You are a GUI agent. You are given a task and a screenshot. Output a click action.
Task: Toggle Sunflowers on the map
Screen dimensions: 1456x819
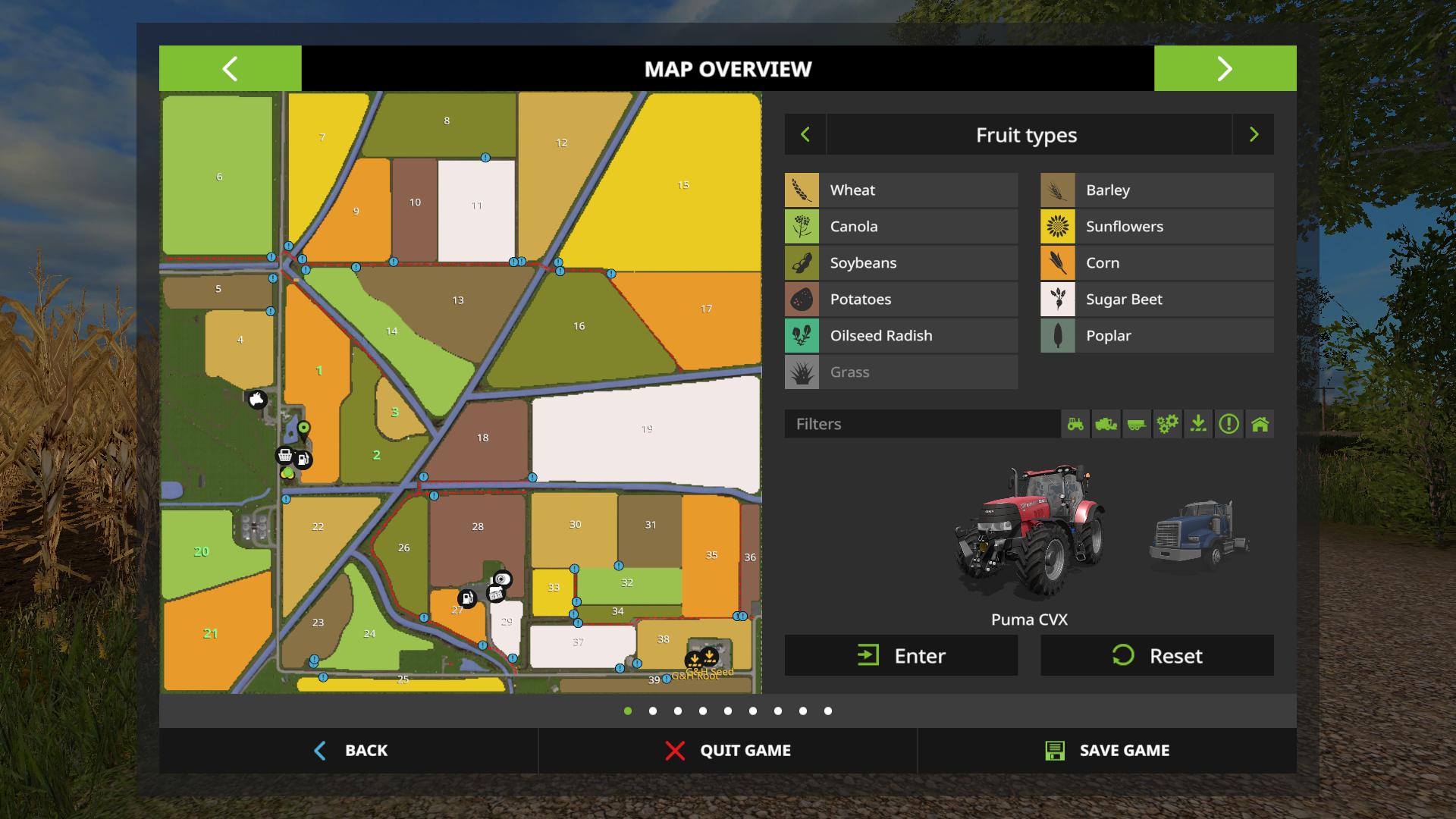coord(1156,227)
